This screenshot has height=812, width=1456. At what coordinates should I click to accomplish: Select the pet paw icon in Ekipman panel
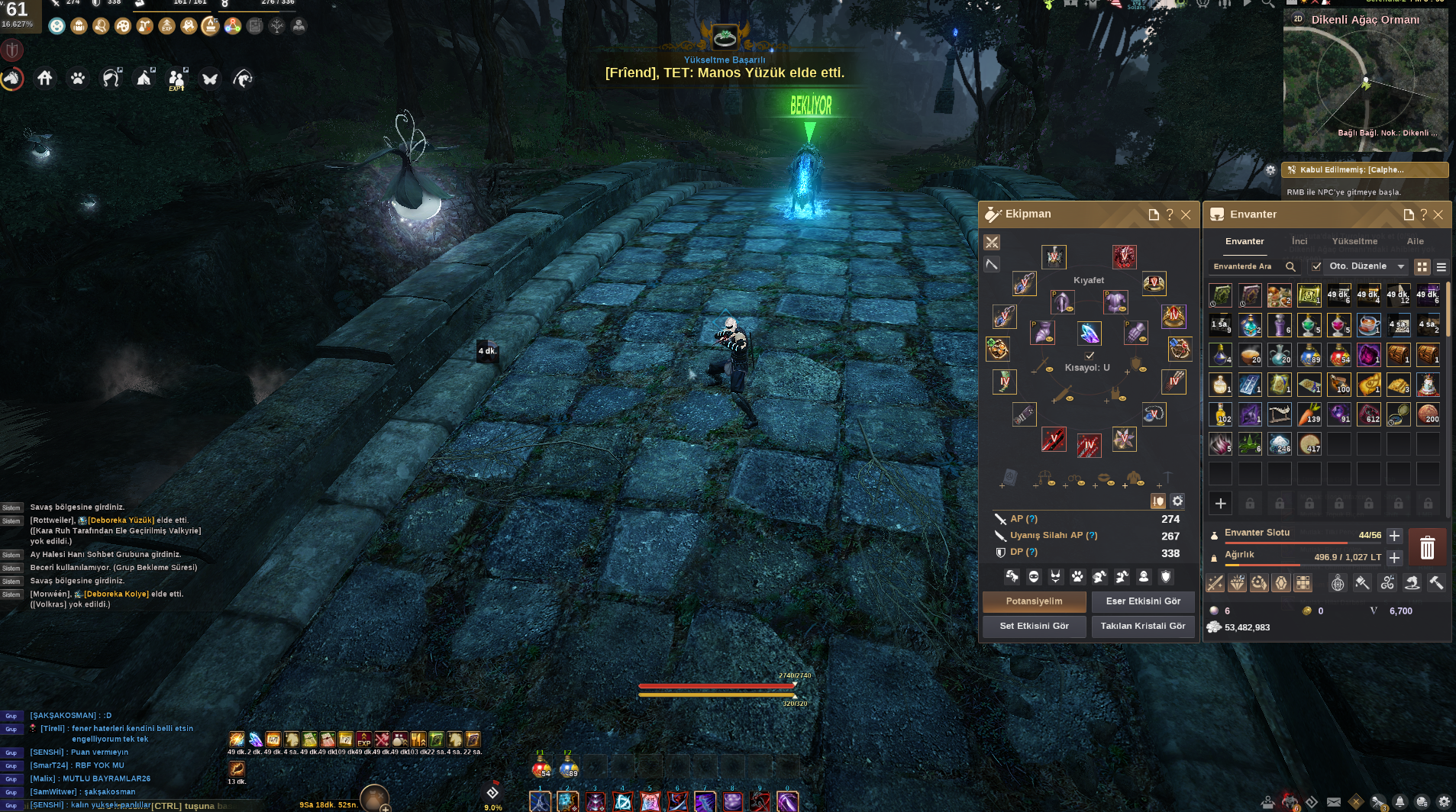pyautogui.click(x=1077, y=577)
